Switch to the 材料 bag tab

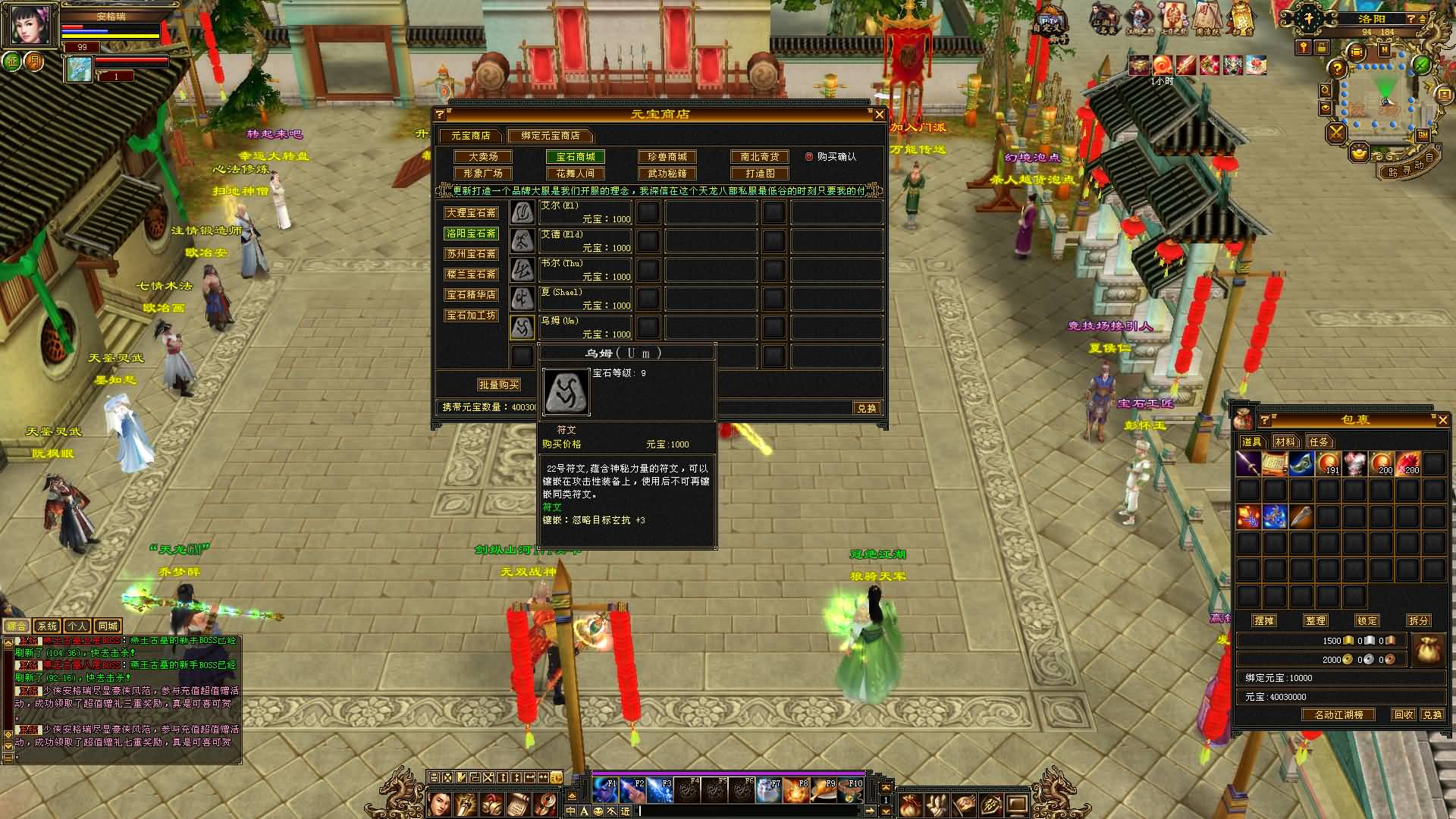tap(1285, 441)
